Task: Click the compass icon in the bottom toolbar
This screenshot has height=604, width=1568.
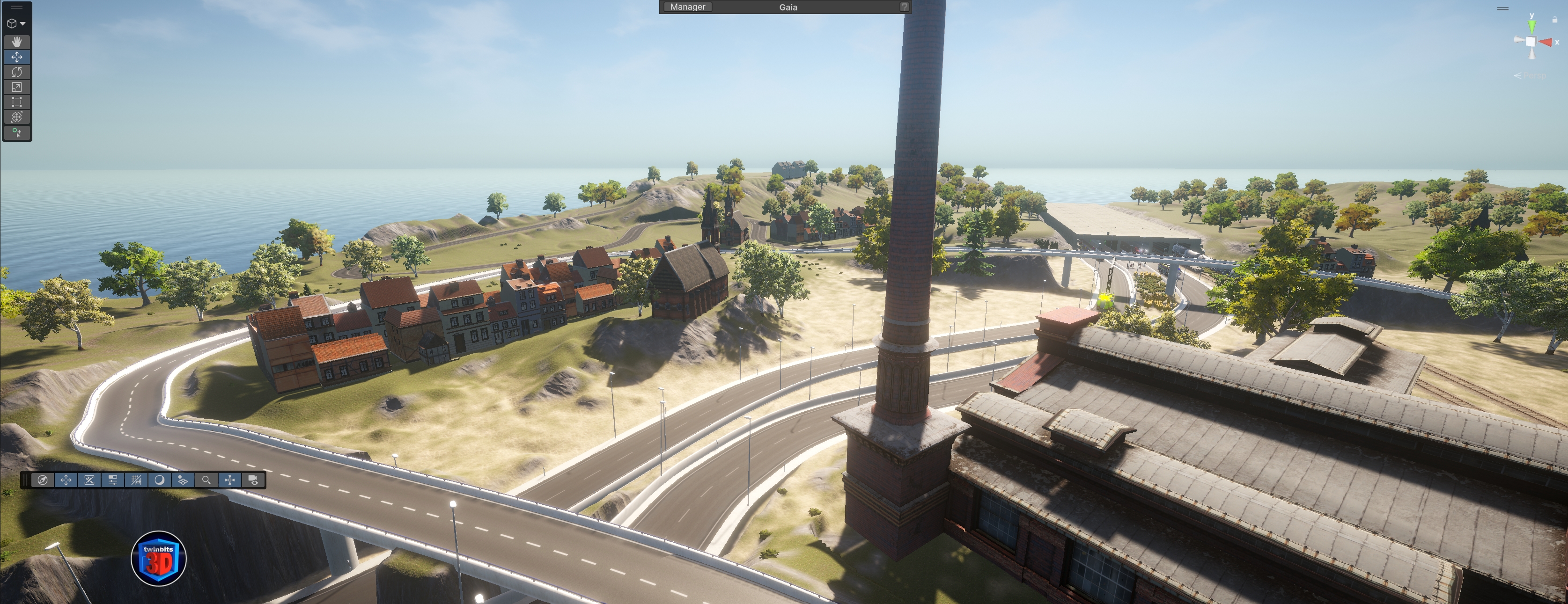Action: click(42, 480)
